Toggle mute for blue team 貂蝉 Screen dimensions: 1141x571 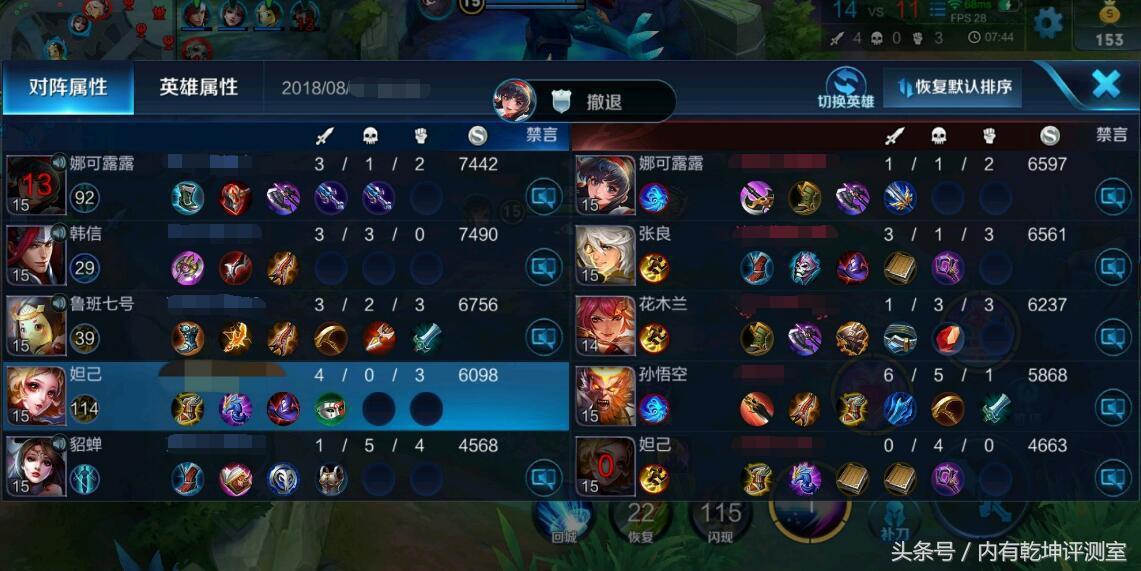point(544,478)
